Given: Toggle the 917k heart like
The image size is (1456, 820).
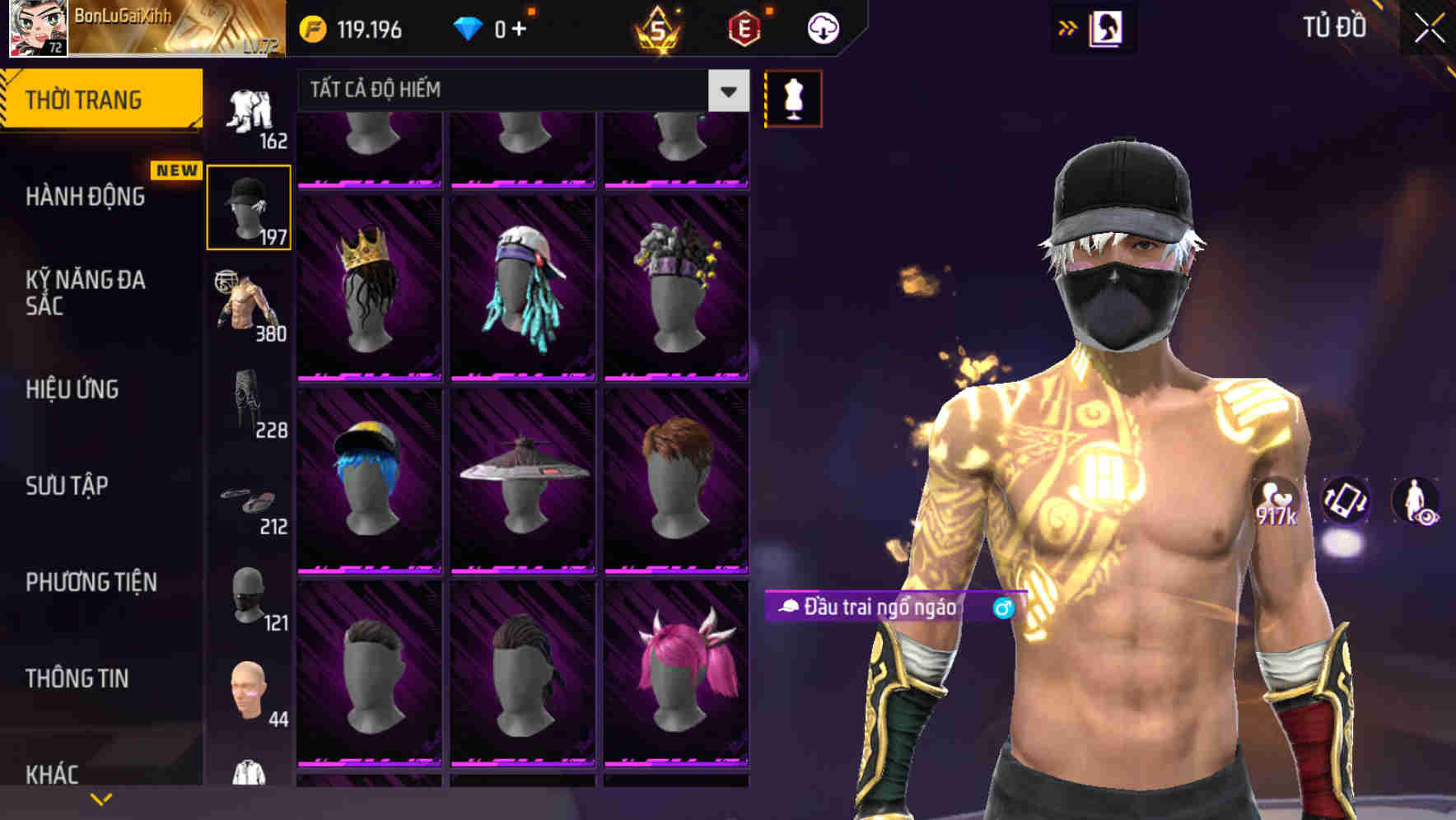Looking at the screenshot, I should pyautogui.click(x=1276, y=501).
